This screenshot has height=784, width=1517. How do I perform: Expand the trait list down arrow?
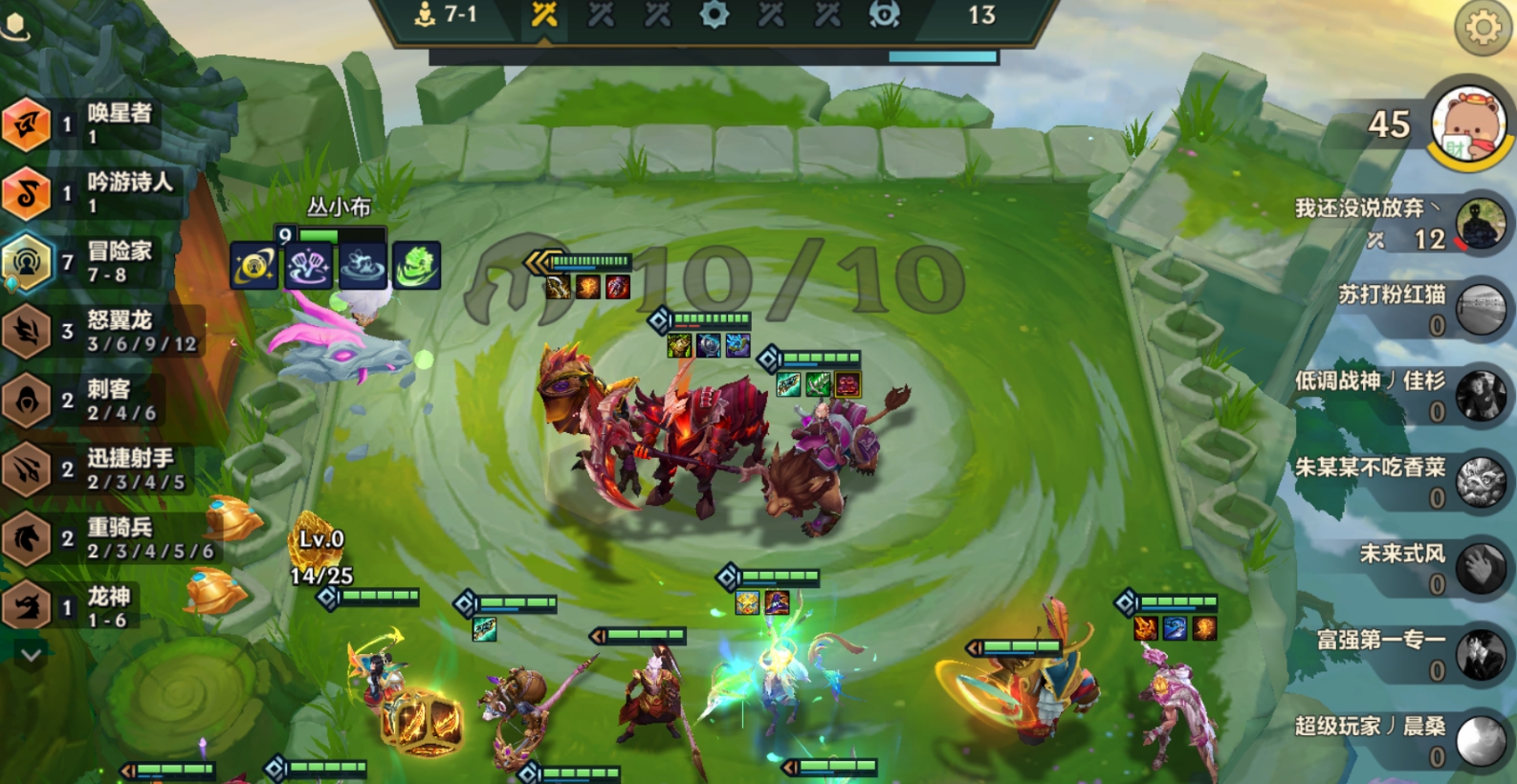31,655
